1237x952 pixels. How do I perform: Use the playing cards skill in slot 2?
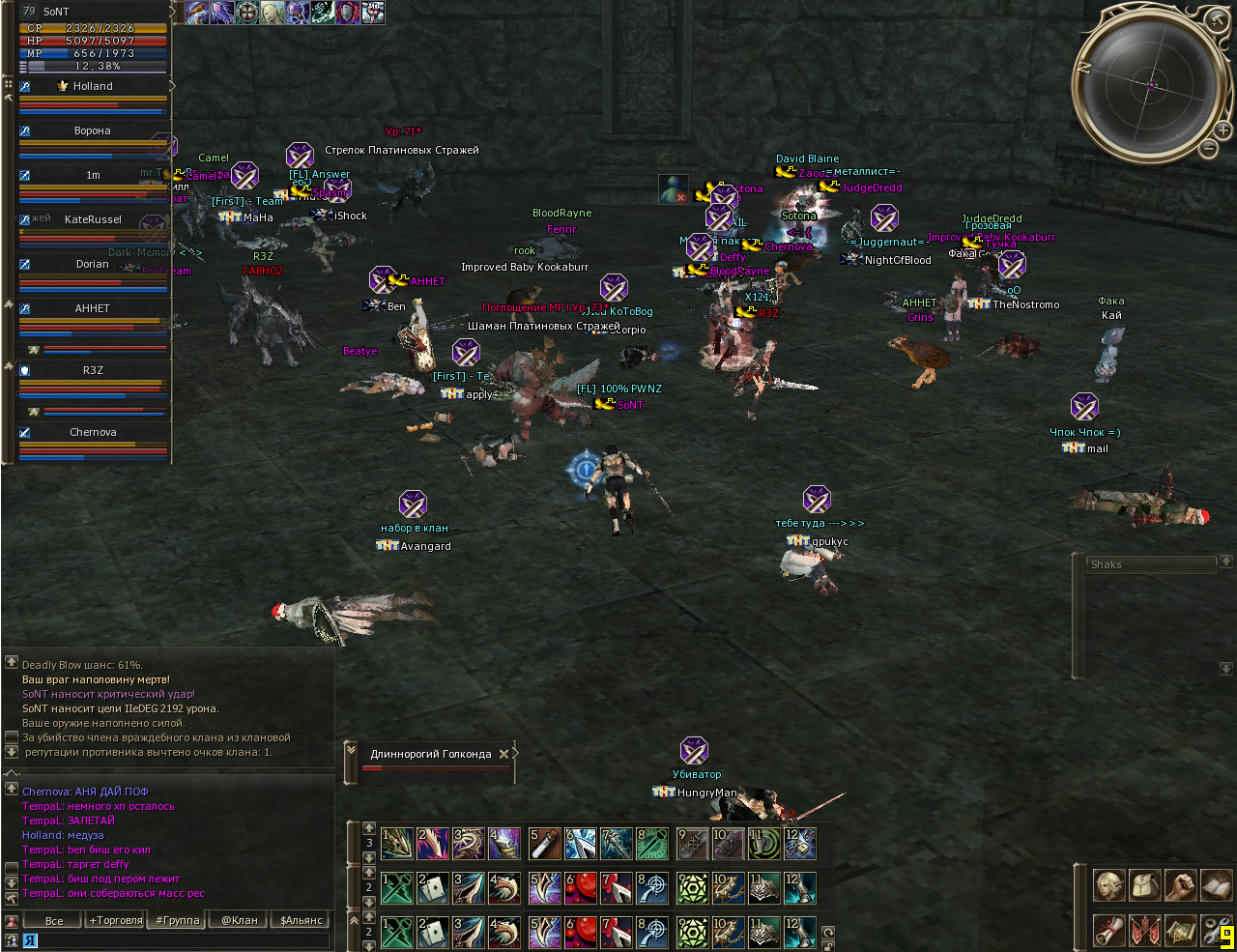(x=432, y=887)
